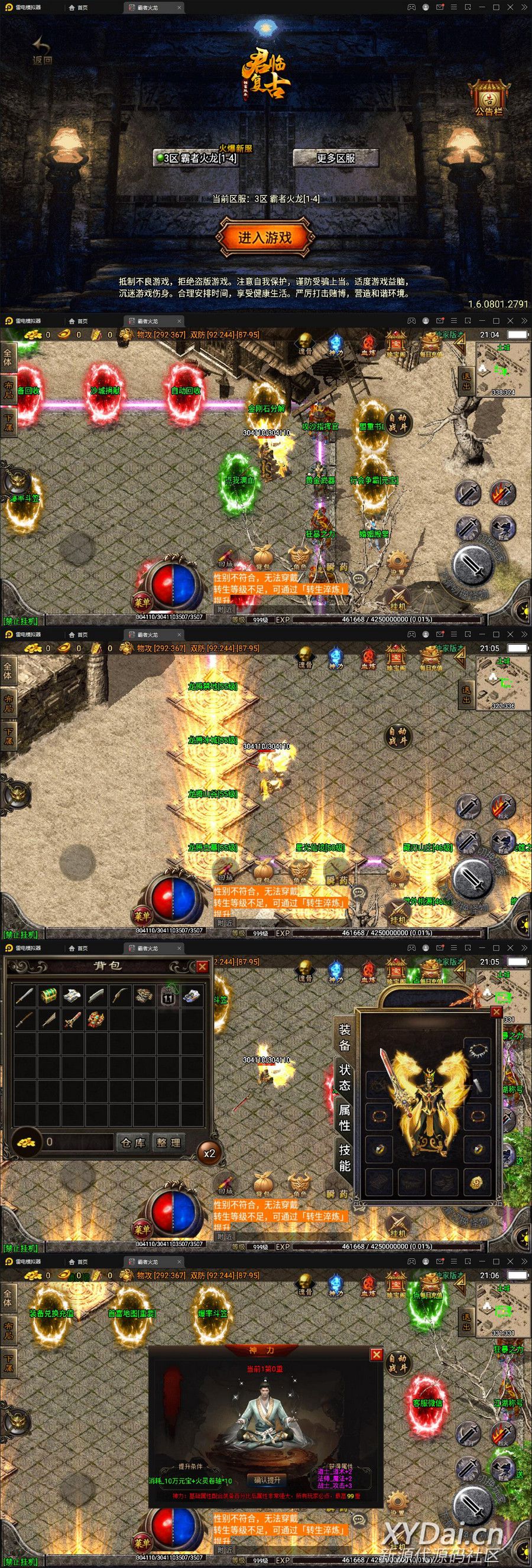The width and height of the screenshot is (532, 1568).
Task: Switch to the 属性 attributes tab
Action: (x=345, y=1117)
